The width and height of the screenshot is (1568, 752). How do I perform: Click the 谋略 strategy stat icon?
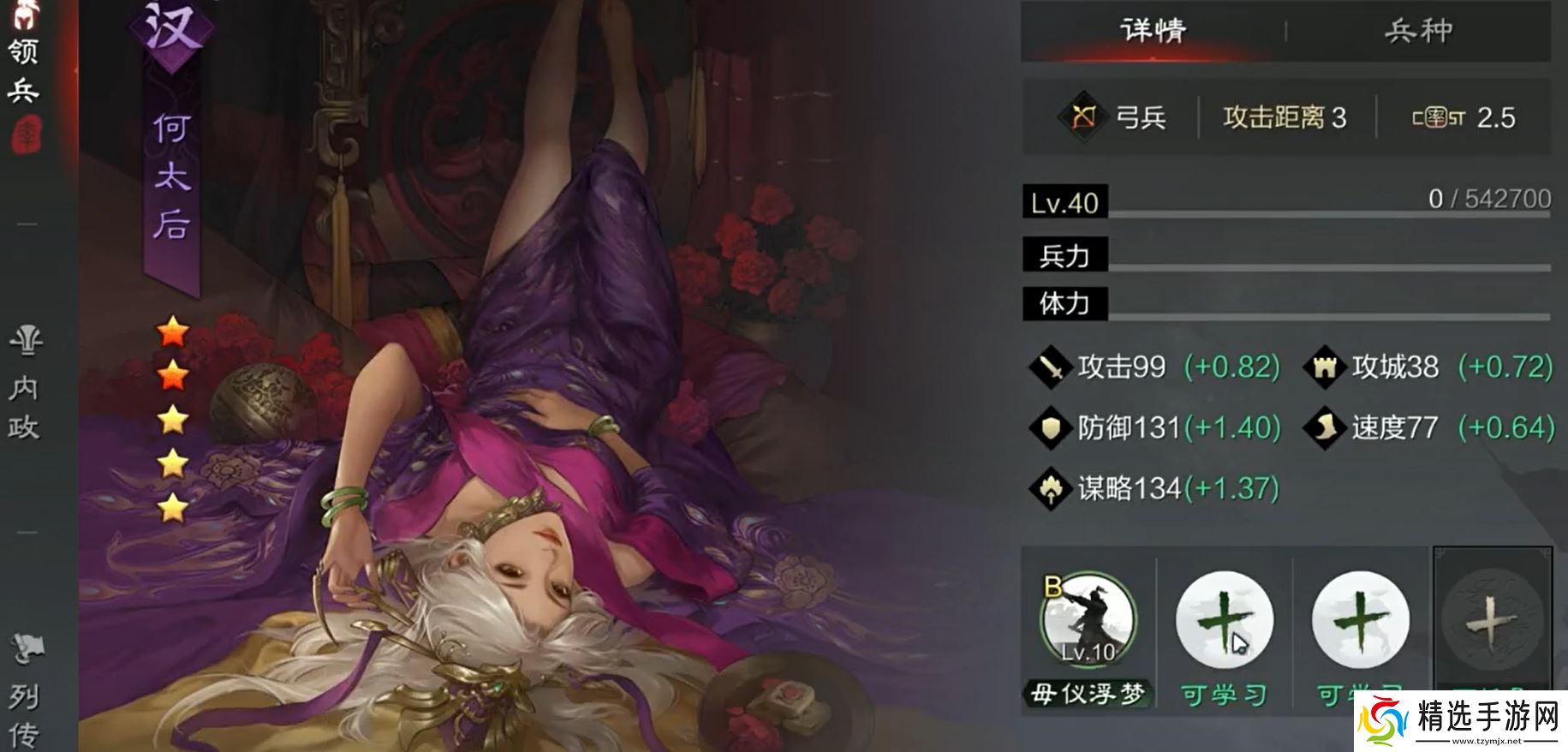pyautogui.click(x=1051, y=488)
